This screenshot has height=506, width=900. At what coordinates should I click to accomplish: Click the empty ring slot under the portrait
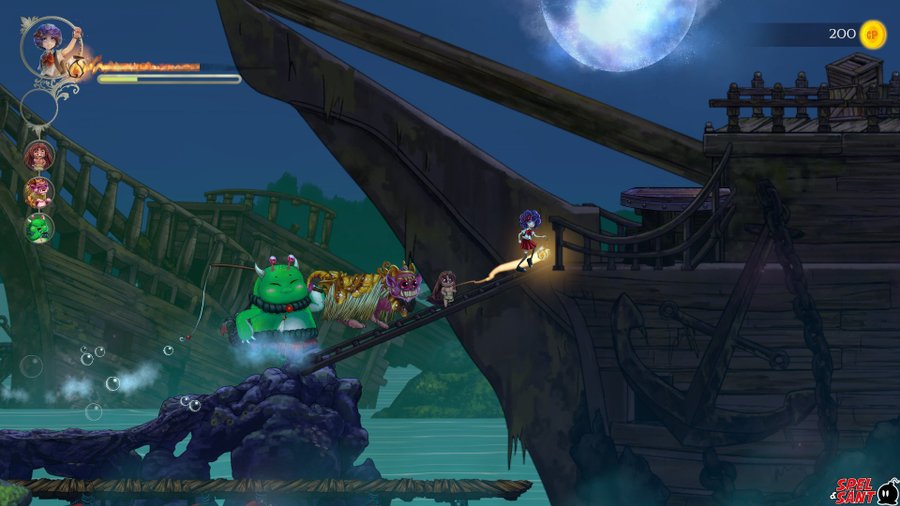(x=39, y=106)
